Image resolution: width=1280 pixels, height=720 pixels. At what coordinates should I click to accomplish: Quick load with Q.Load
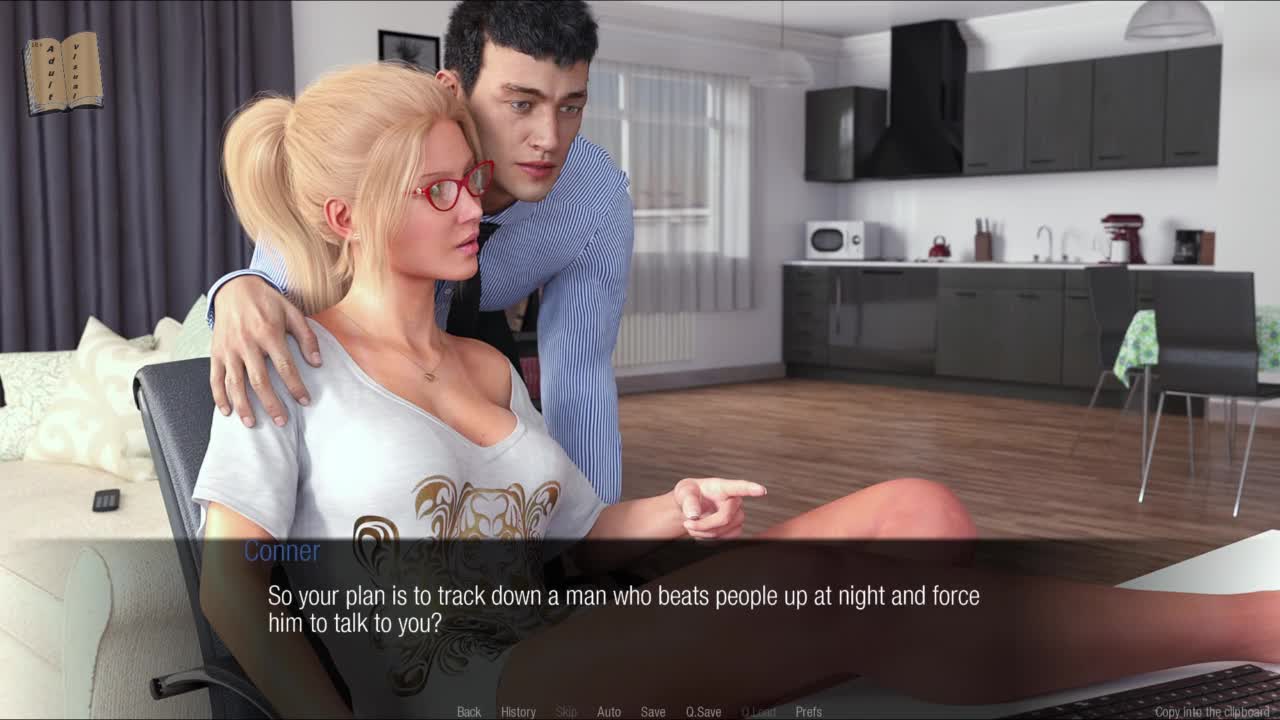[x=758, y=712]
